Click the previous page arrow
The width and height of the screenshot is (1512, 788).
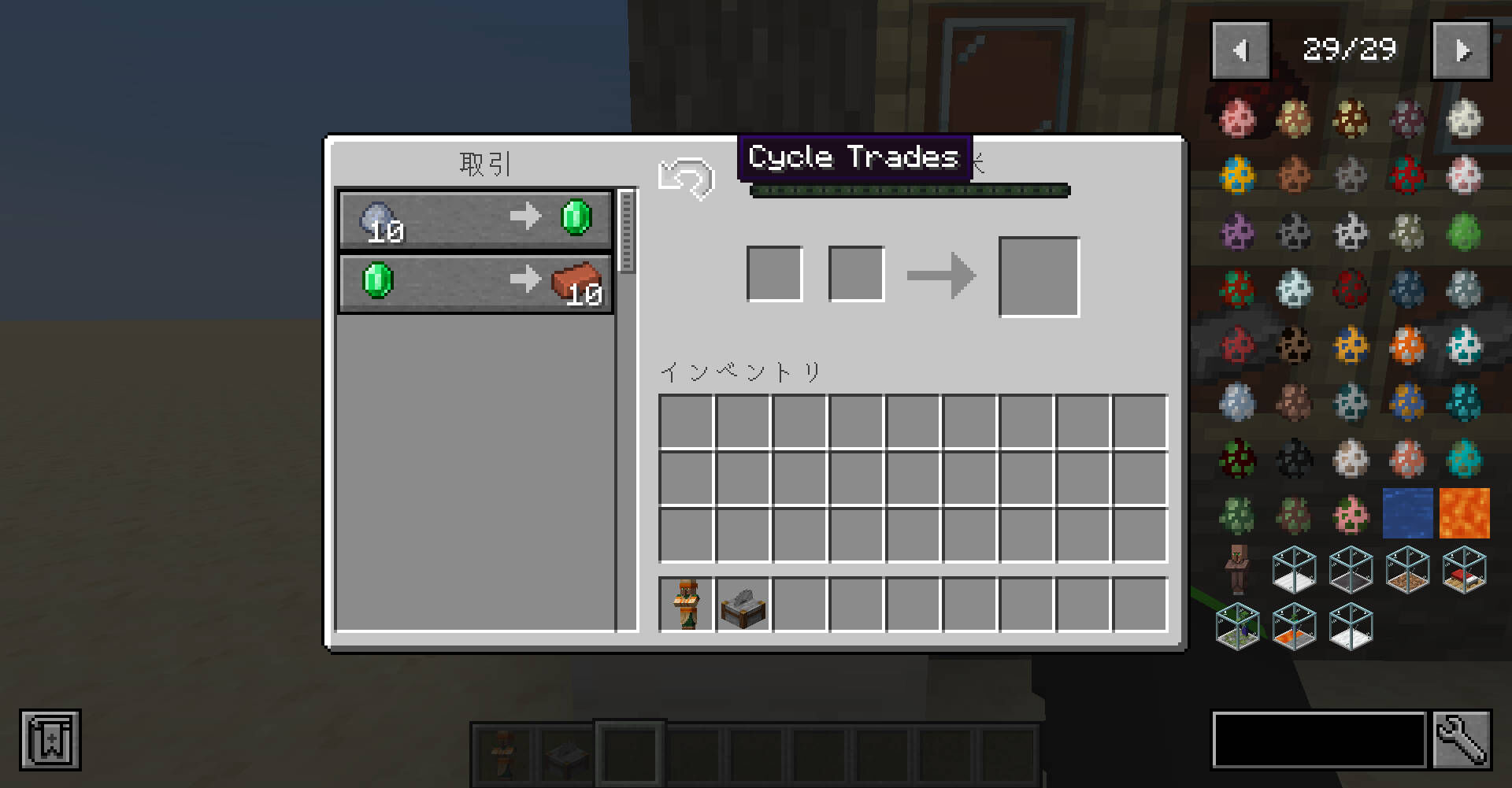click(1240, 49)
